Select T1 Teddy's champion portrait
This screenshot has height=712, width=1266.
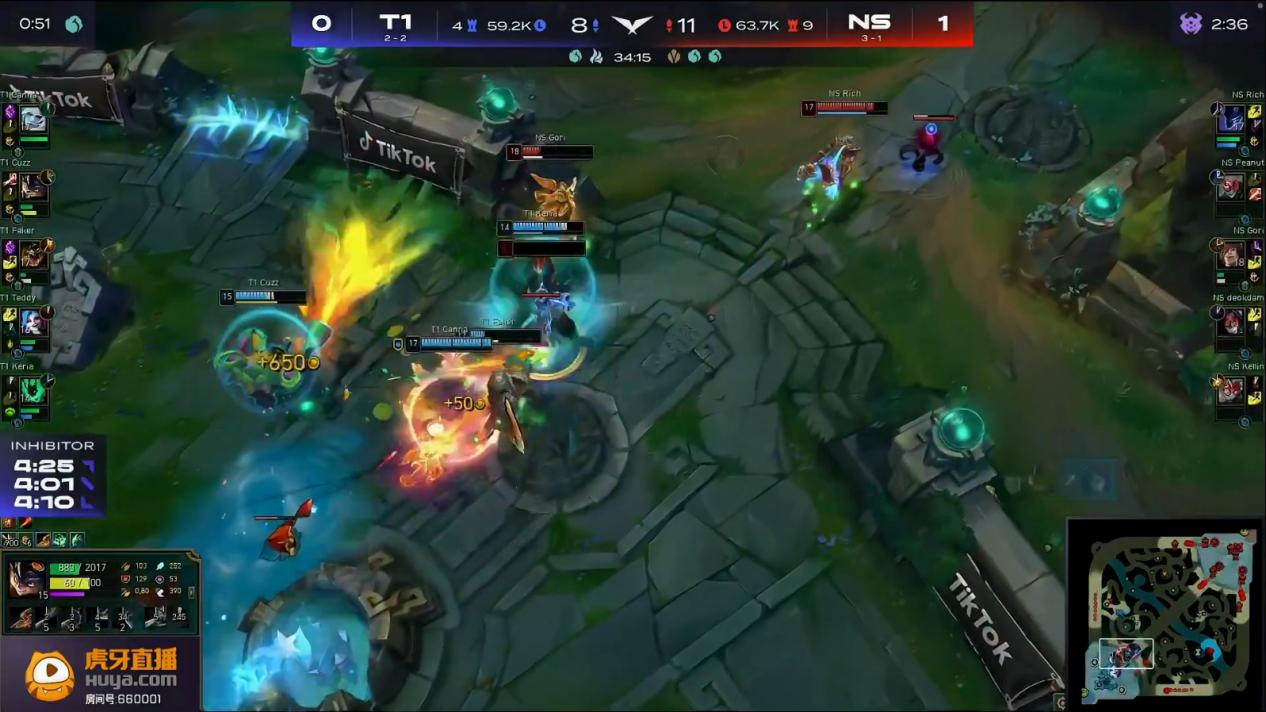pos(34,322)
